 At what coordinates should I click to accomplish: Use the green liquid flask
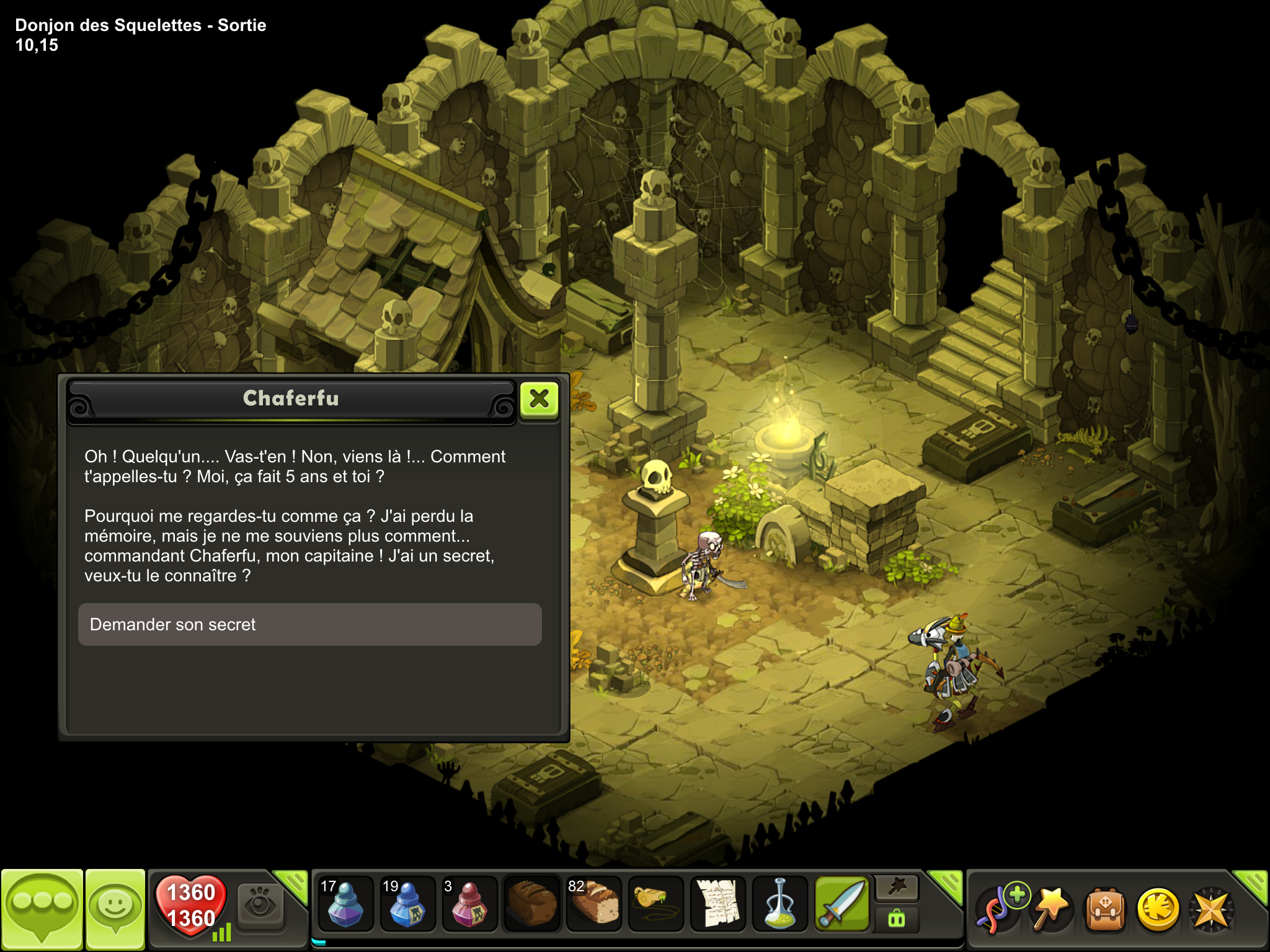click(x=779, y=904)
